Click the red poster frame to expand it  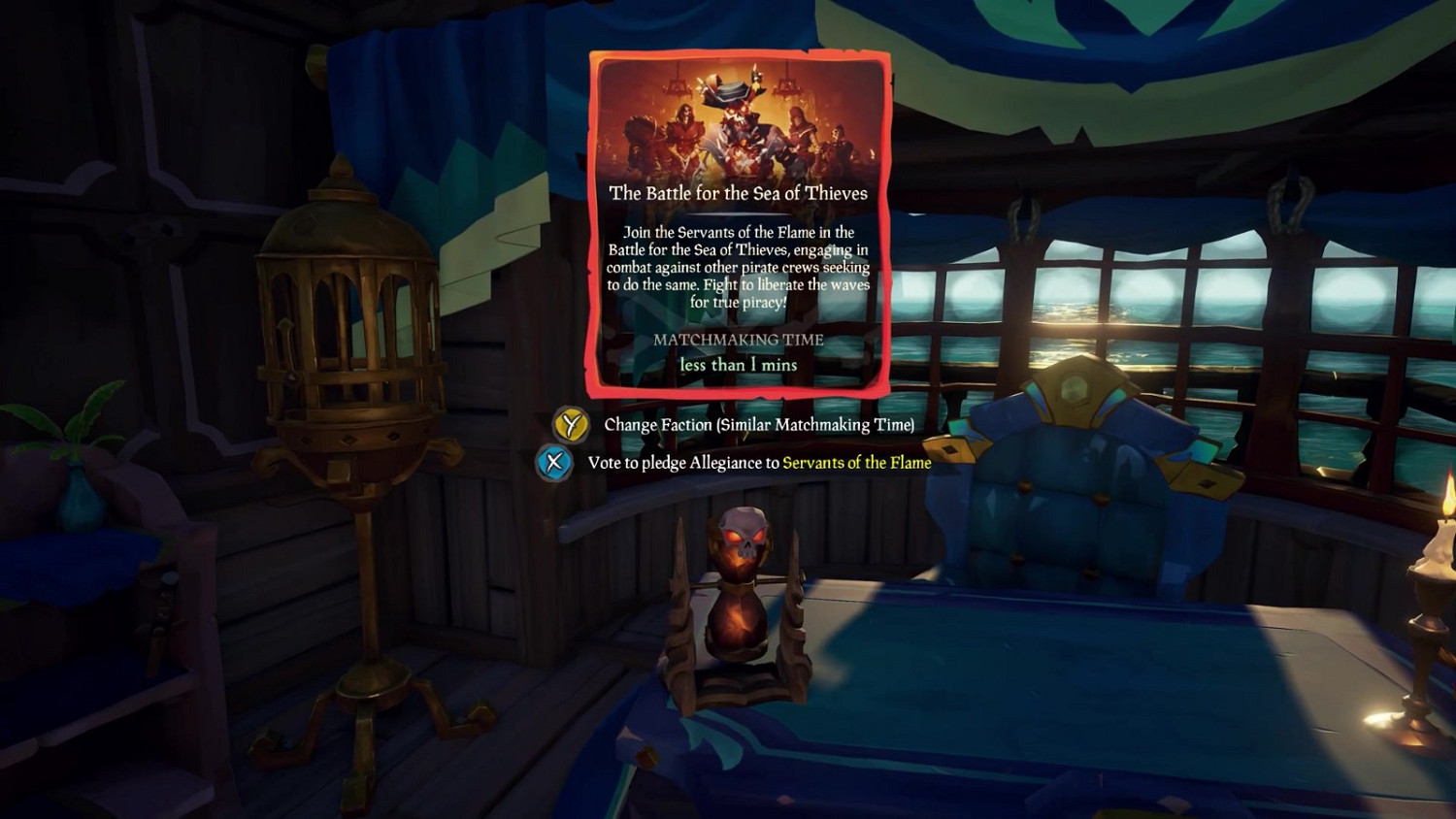pyautogui.click(x=596, y=223)
